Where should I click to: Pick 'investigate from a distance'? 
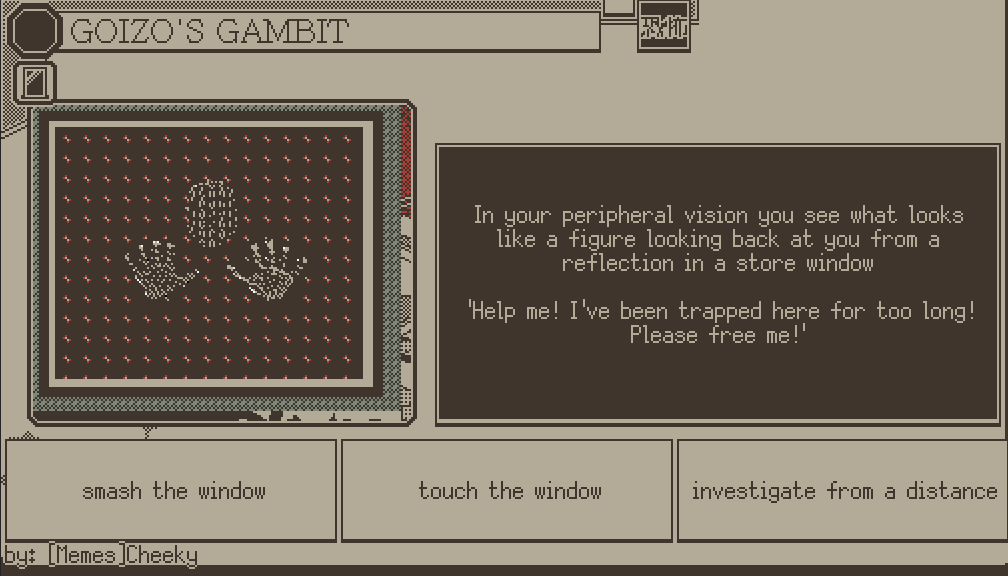842,491
